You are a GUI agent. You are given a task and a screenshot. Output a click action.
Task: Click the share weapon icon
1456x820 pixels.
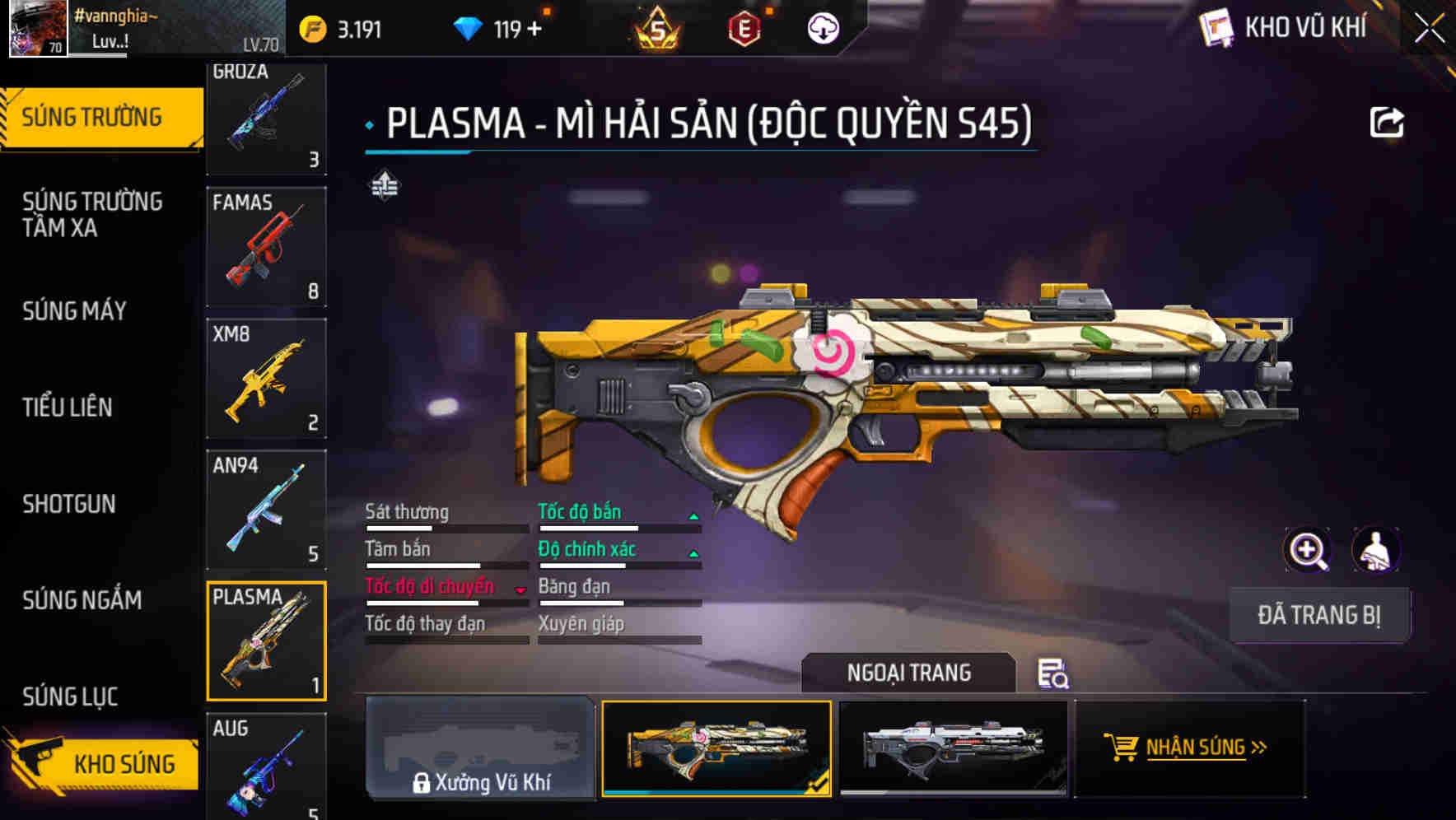click(1388, 122)
